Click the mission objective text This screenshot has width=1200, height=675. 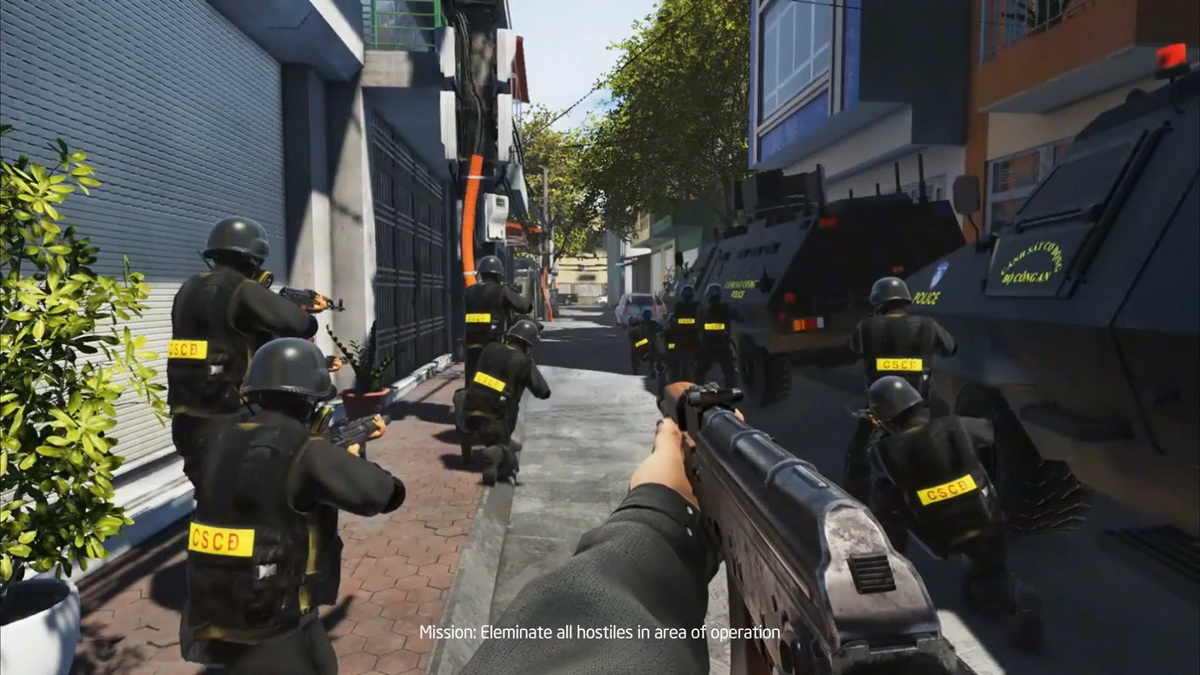(599, 632)
